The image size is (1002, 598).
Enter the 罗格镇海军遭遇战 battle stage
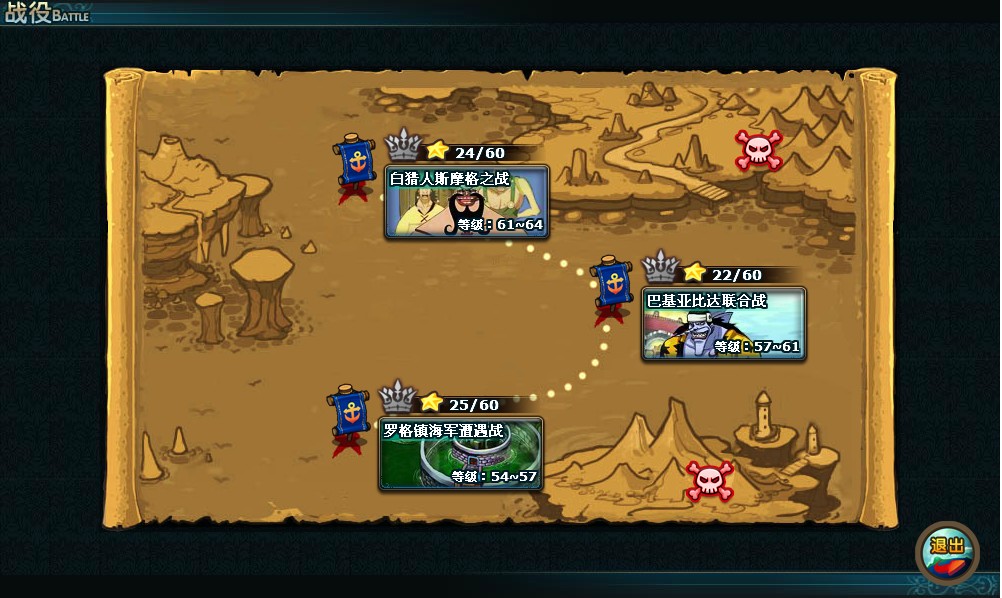click(461, 454)
